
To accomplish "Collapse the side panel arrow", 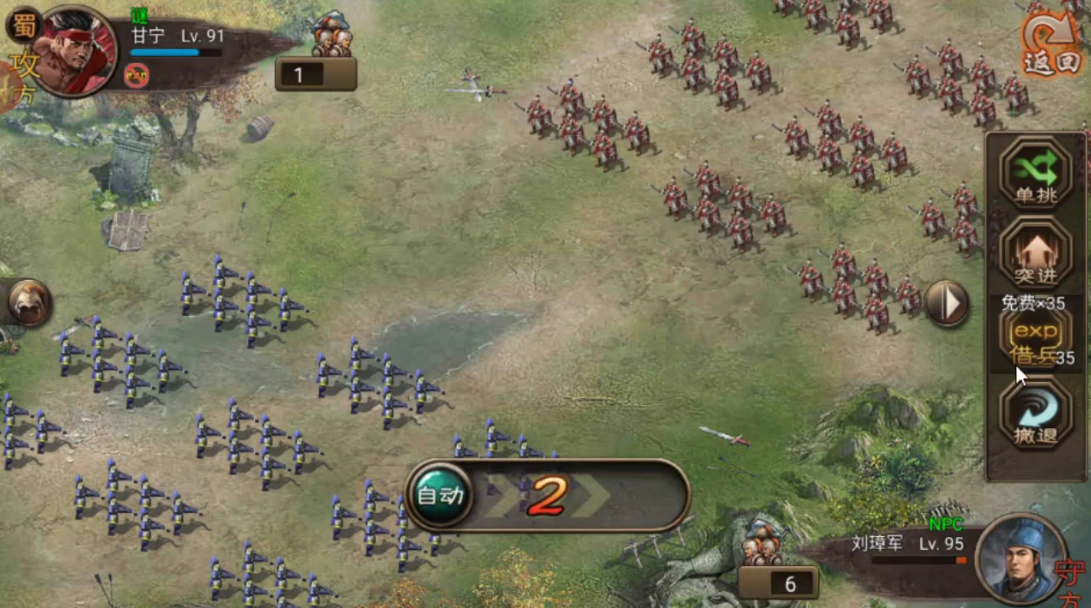I will tap(946, 303).
